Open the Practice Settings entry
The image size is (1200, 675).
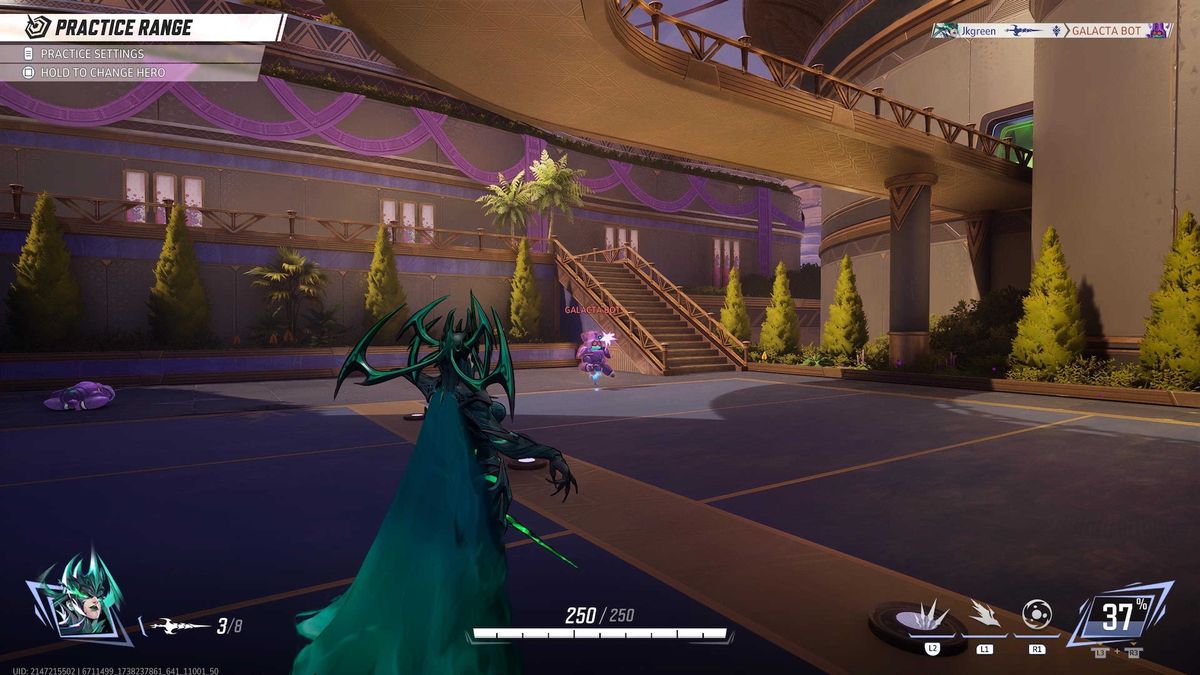click(x=92, y=54)
